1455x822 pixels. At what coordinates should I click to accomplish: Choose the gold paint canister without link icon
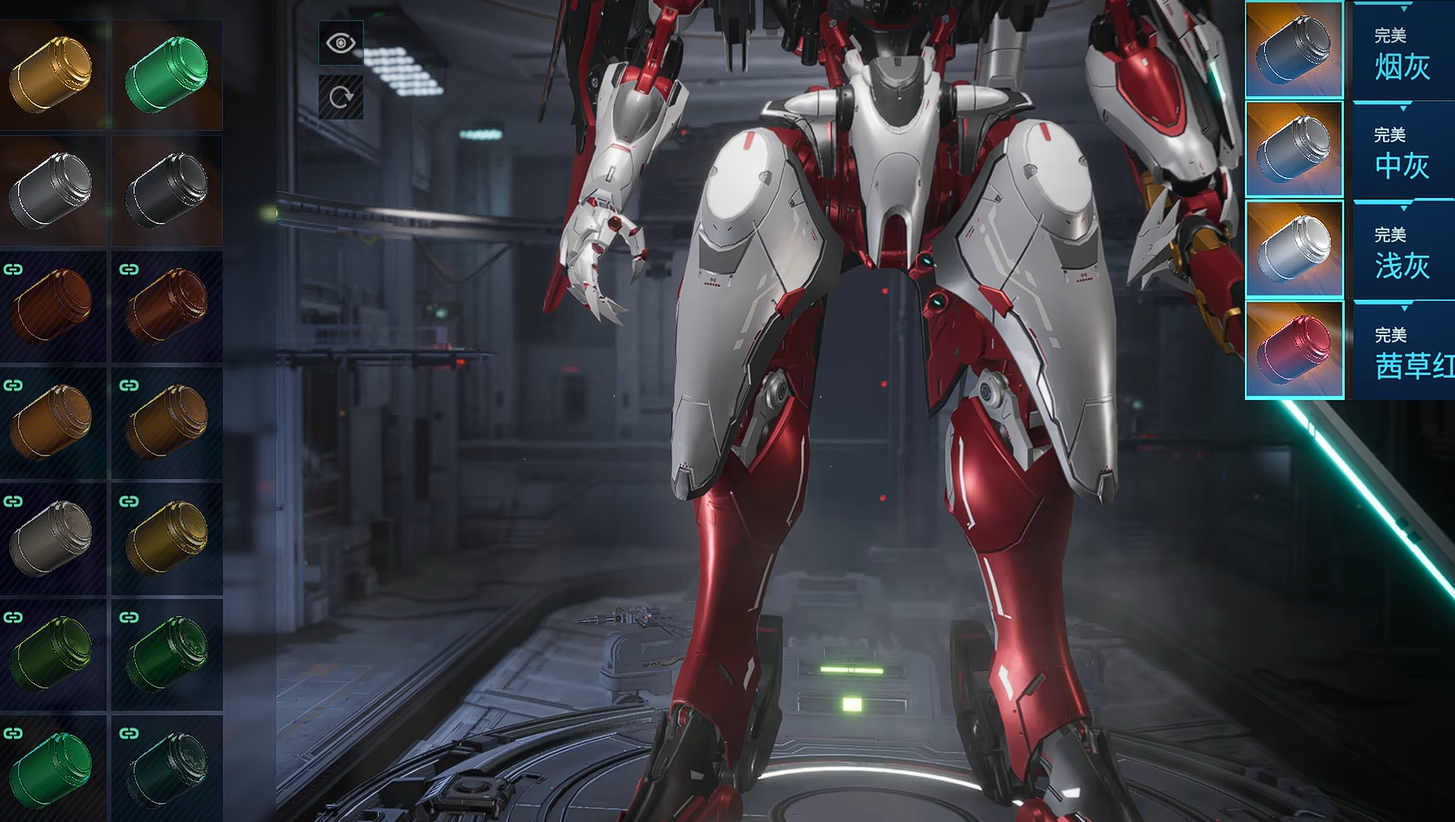tap(51, 74)
